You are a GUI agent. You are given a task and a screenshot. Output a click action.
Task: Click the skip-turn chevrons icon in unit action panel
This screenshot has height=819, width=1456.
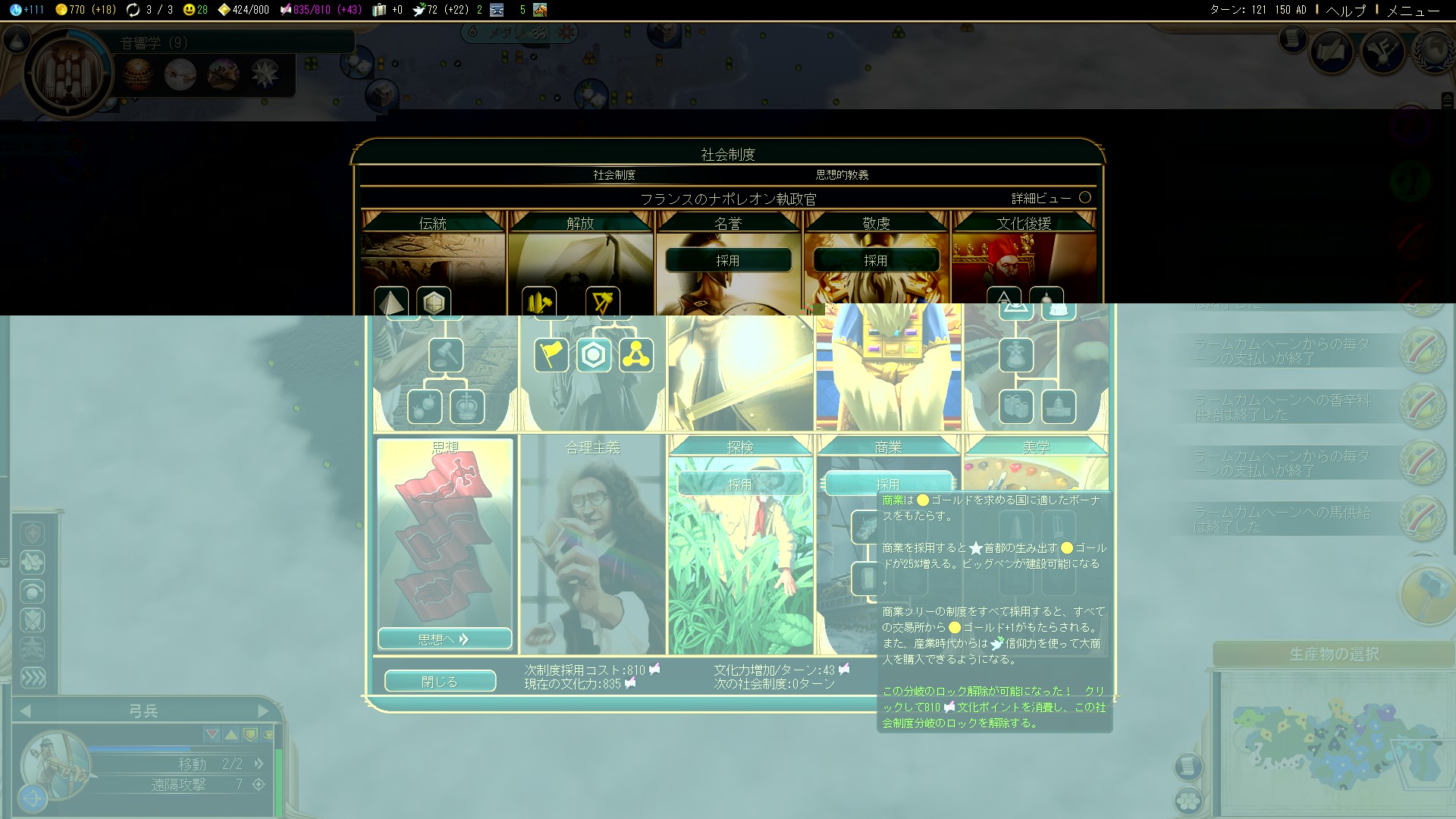[x=32, y=679]
